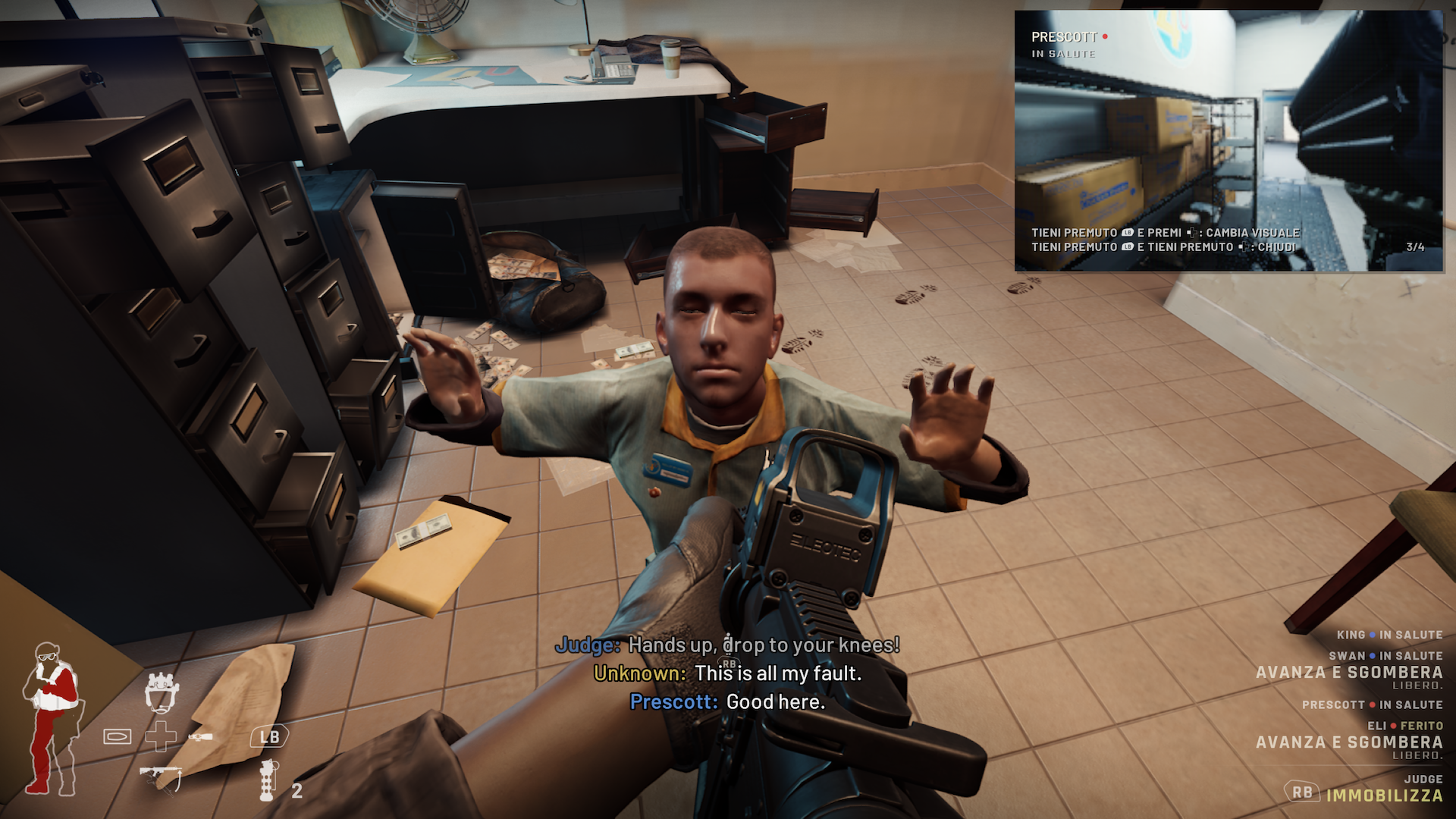The image size is (1456, 819).
Task: Equip the flashbang grenade icon
Action: pos(268,781)
